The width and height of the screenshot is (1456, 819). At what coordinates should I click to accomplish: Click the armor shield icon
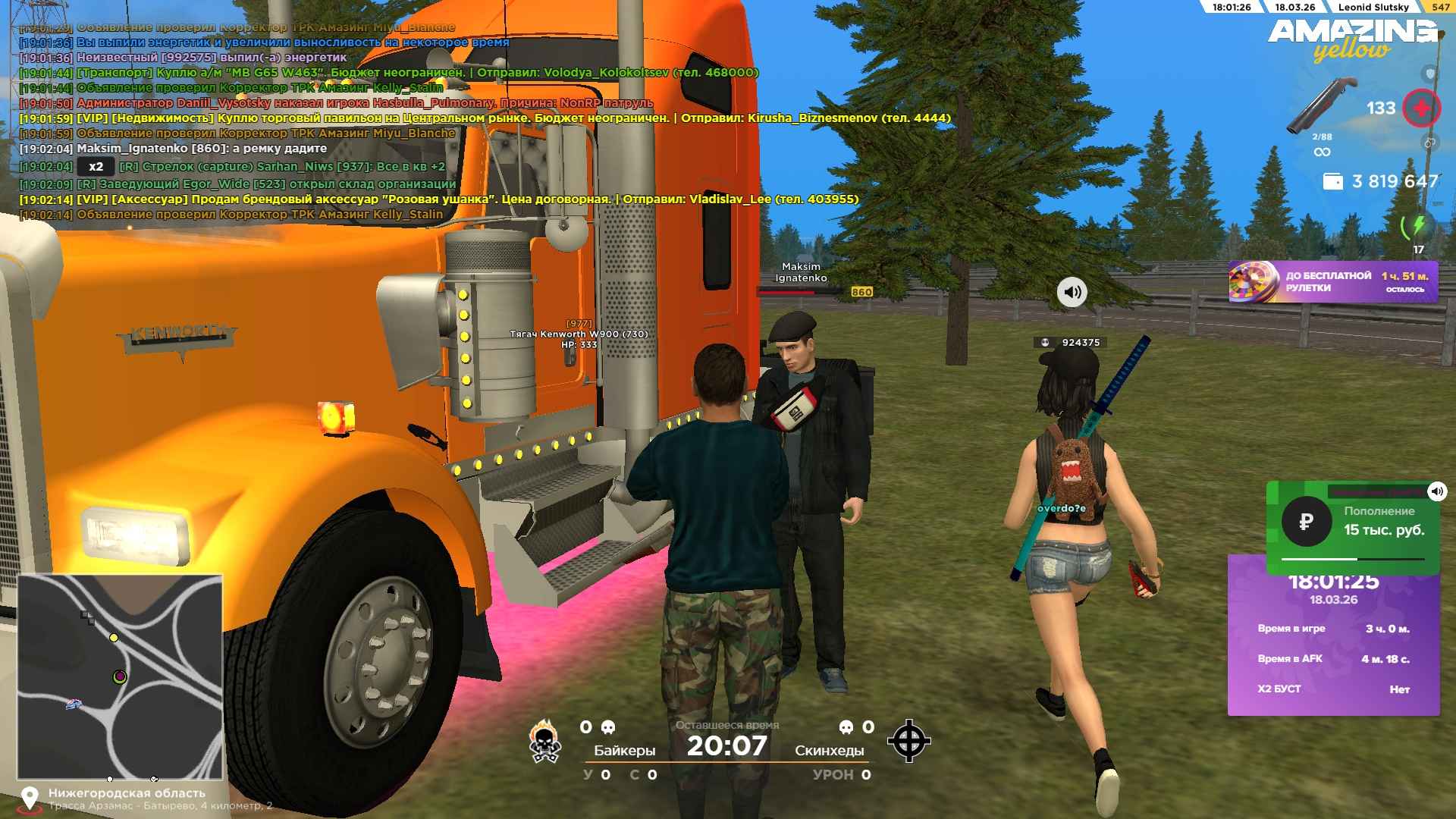[x=1429, y=74]
